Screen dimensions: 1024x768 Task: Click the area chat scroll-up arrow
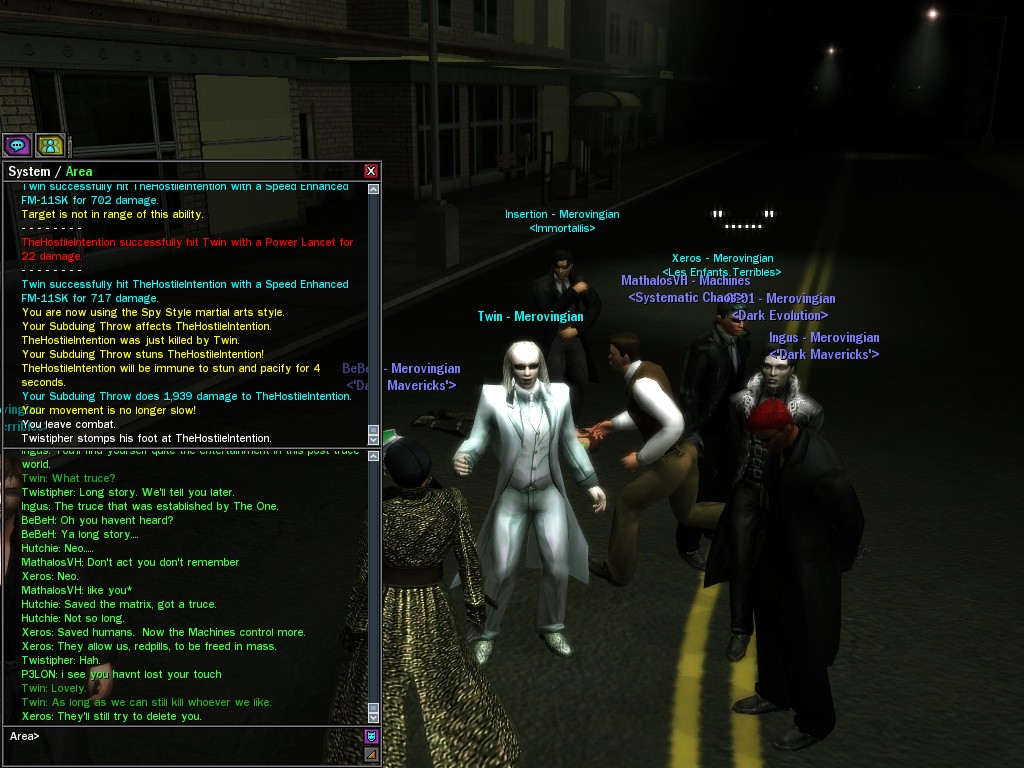pos(373,457)
